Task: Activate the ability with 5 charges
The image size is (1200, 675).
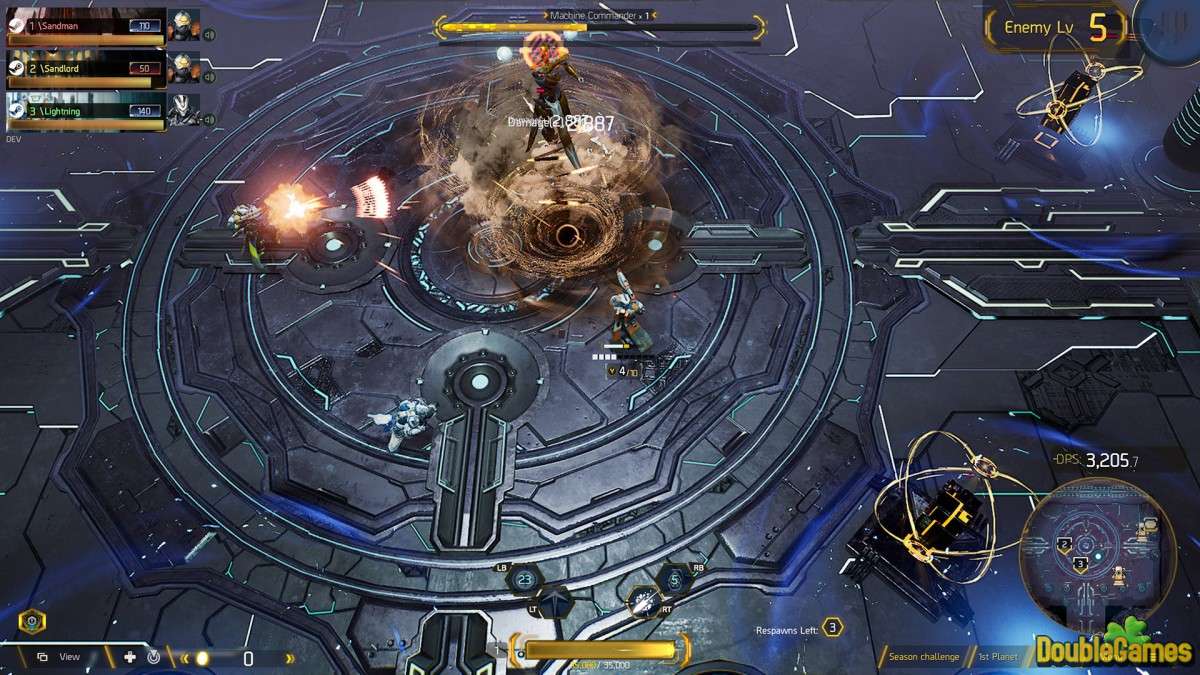Action: click(x=674, y=578)
